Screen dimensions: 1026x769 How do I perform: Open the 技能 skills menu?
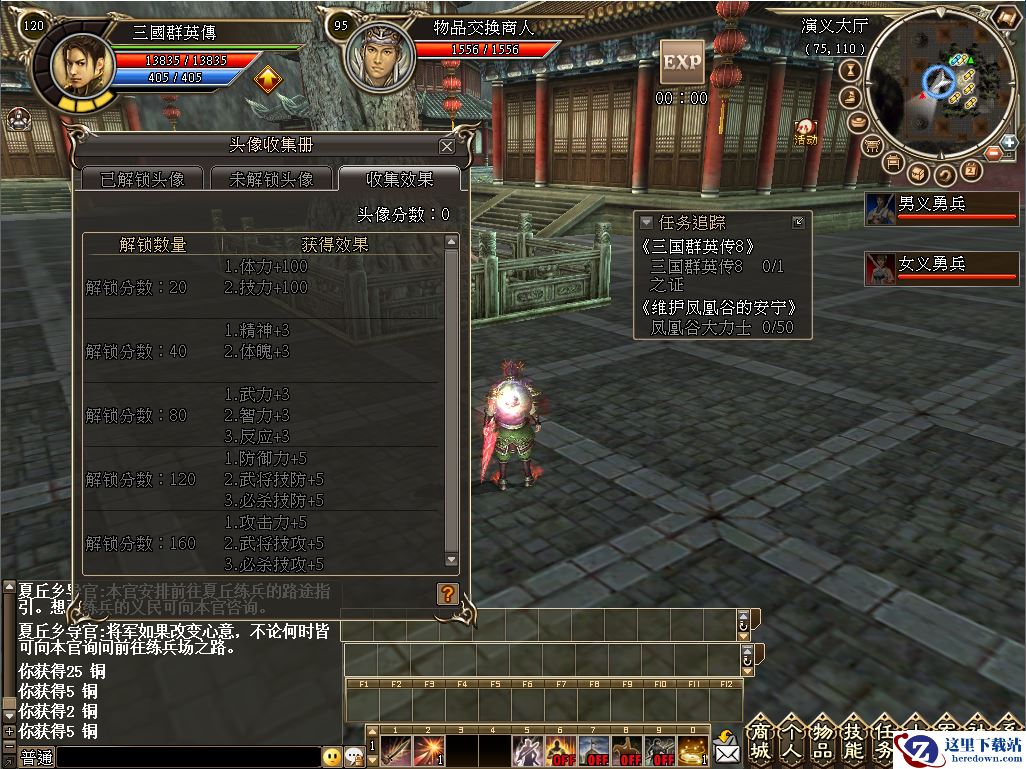pos(853,740)
